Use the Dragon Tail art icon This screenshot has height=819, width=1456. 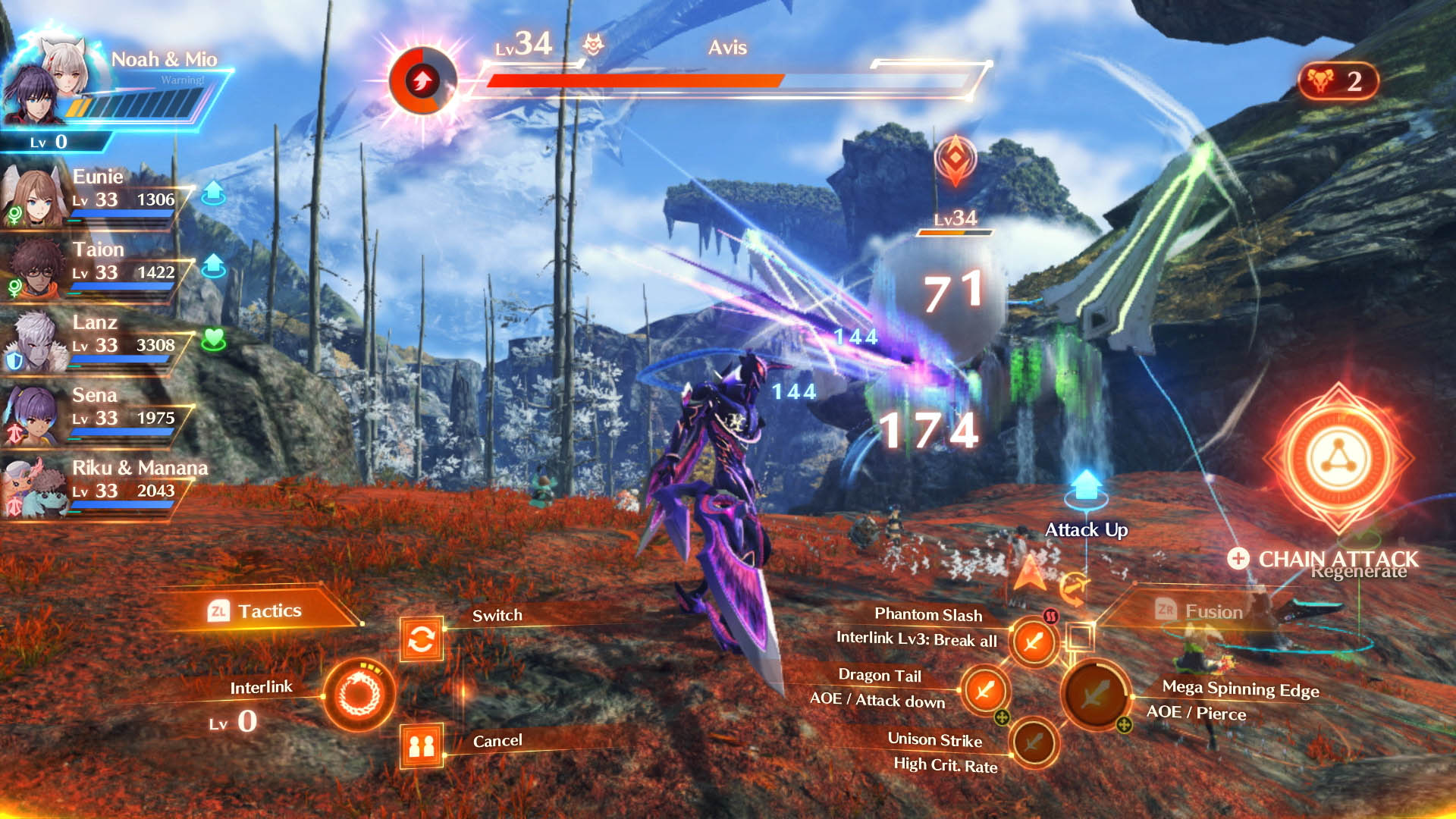point(984,691)
